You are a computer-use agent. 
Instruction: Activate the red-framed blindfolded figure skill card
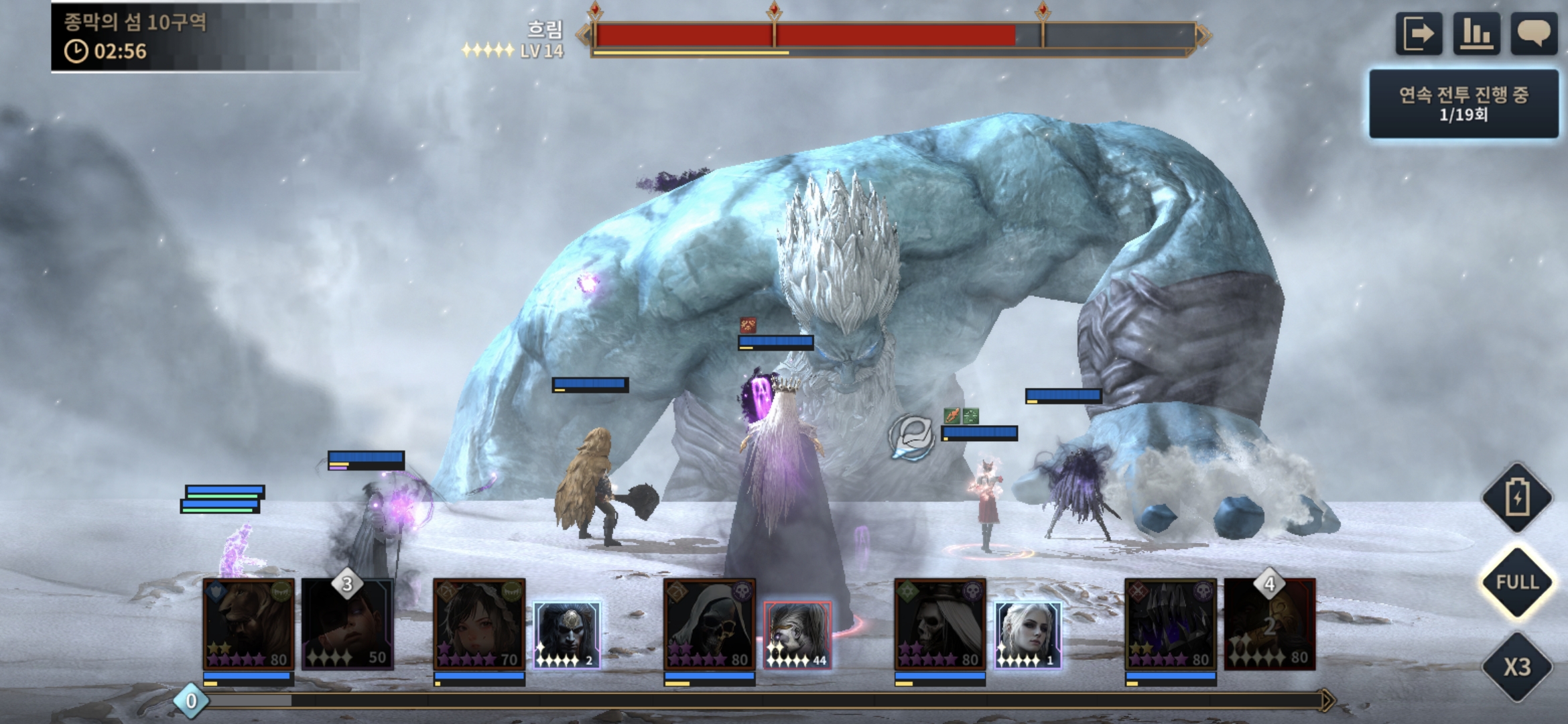[797, 635]
